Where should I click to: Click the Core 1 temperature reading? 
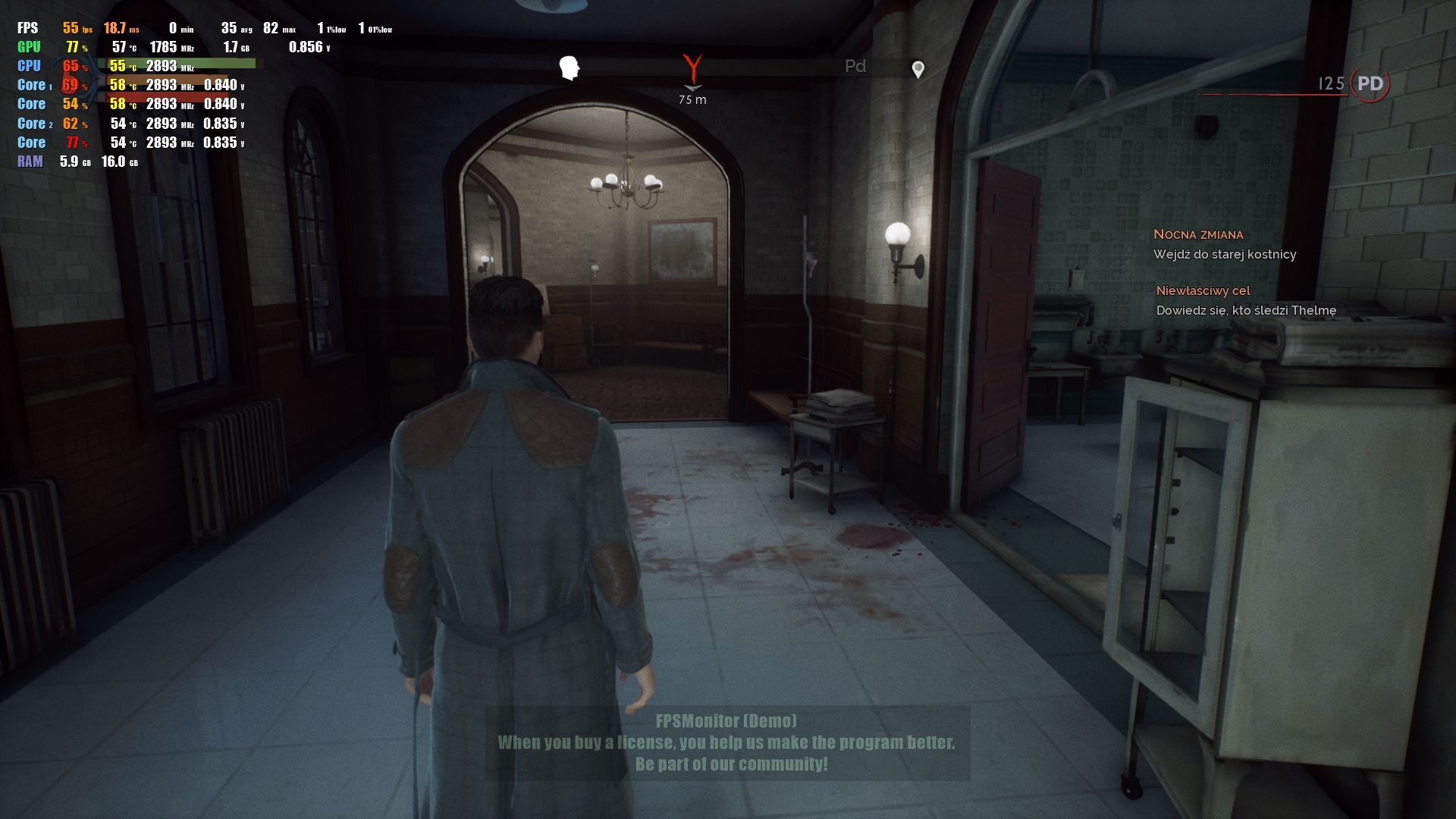point(121,86)
